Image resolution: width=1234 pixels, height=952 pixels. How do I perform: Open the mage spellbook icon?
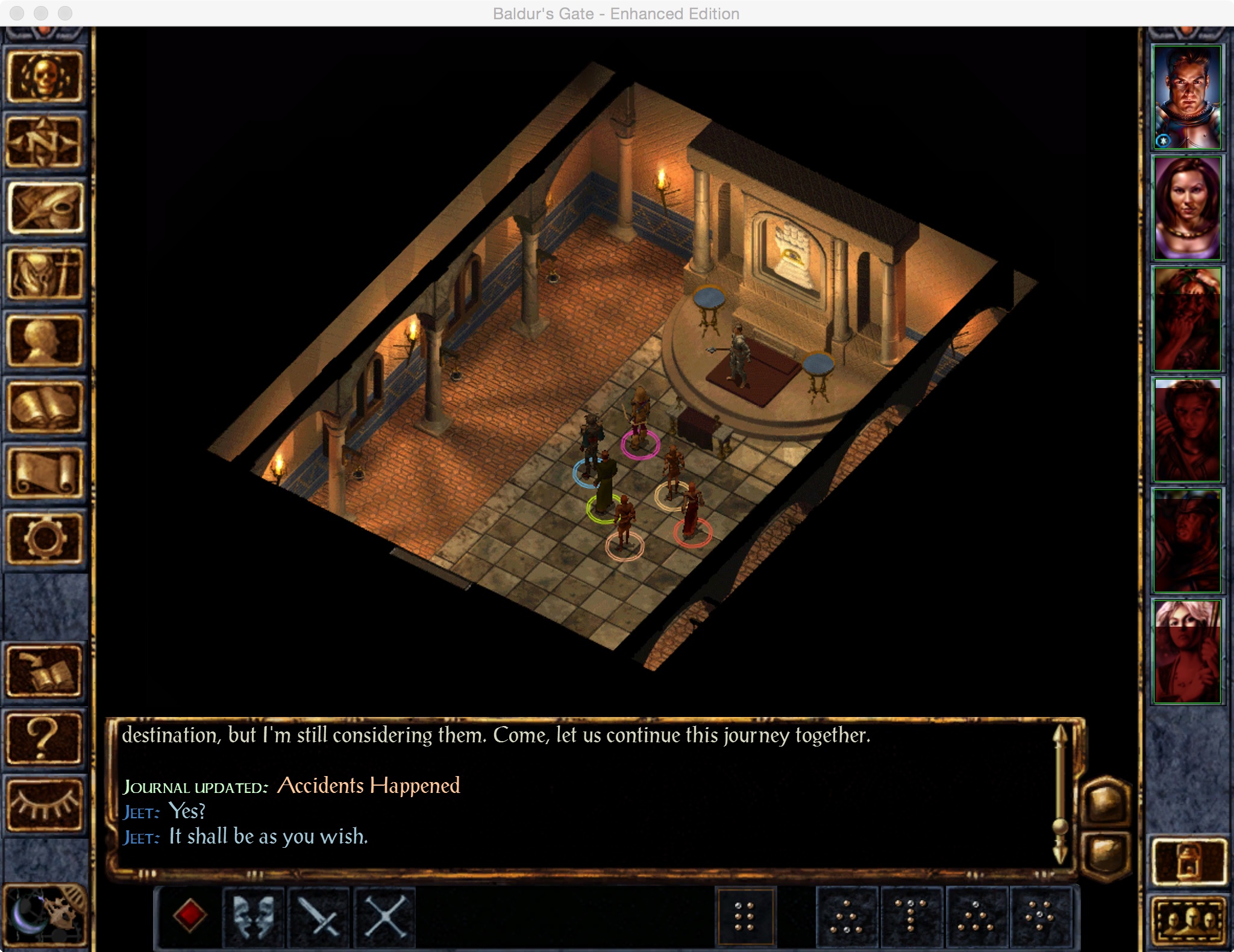pos(44,407)
